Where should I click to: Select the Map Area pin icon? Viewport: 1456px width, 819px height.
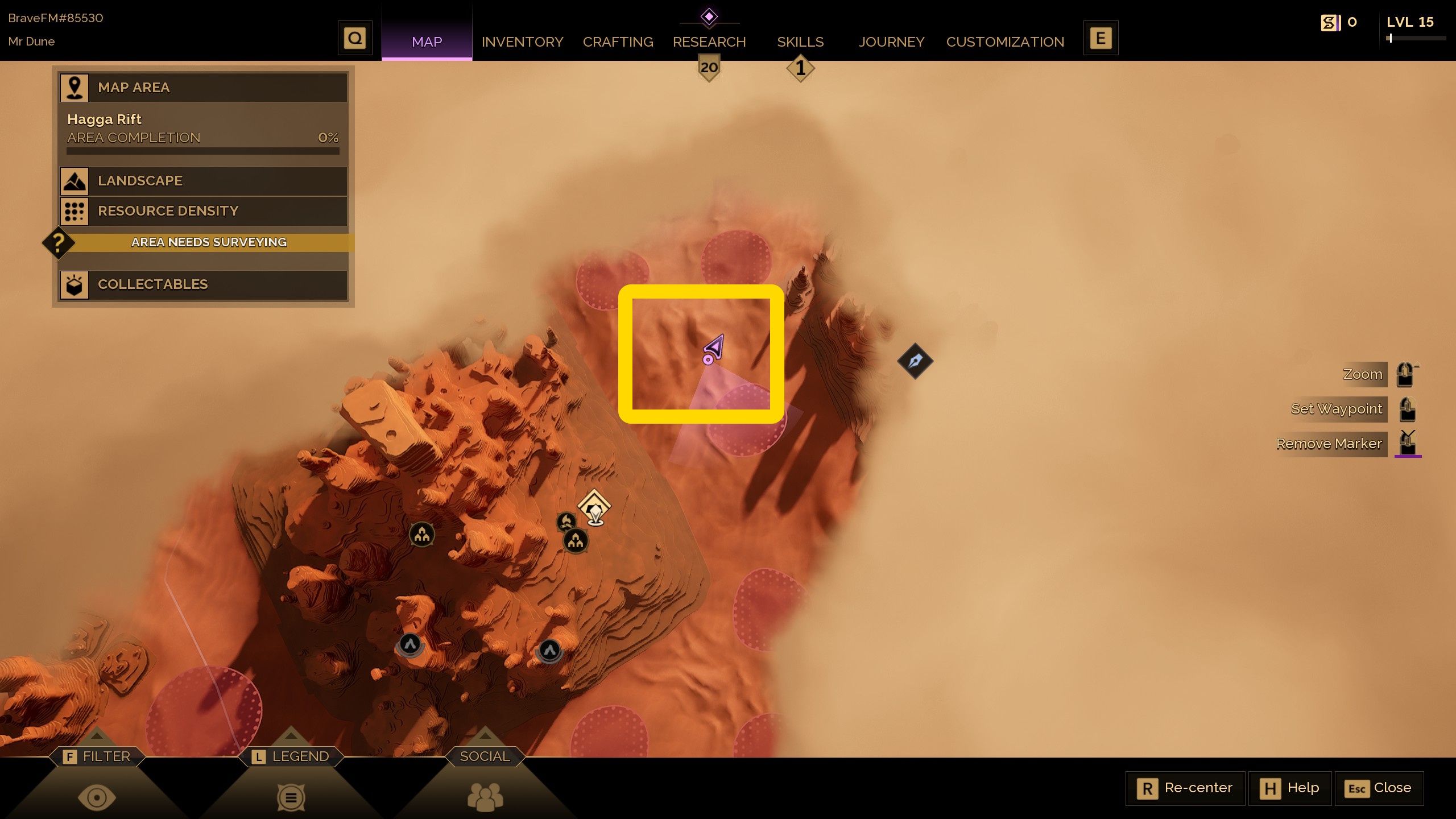click(x=73, y=86)
